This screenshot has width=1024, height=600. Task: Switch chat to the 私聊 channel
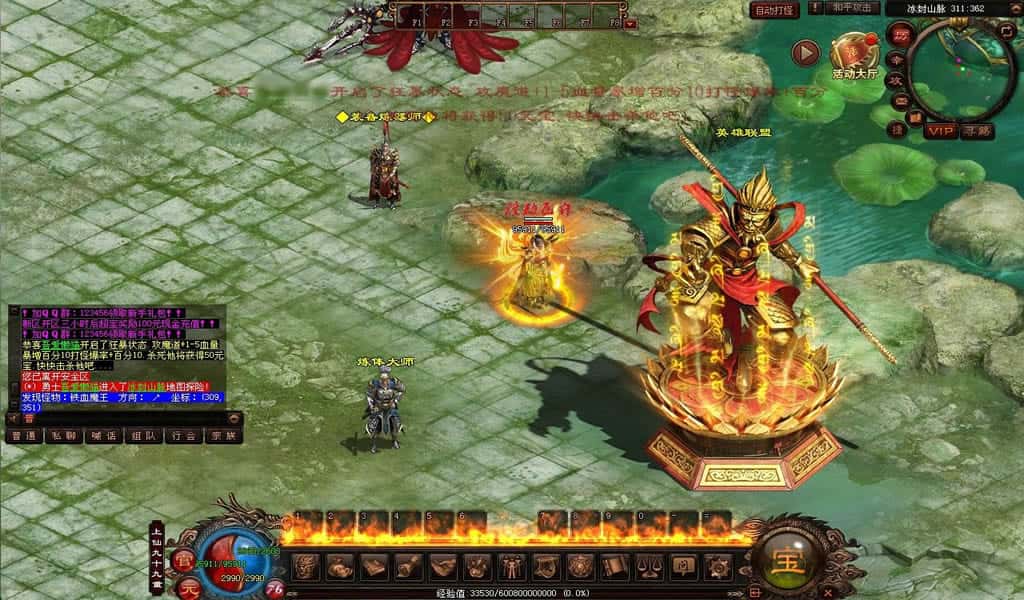tap(63, 436)
